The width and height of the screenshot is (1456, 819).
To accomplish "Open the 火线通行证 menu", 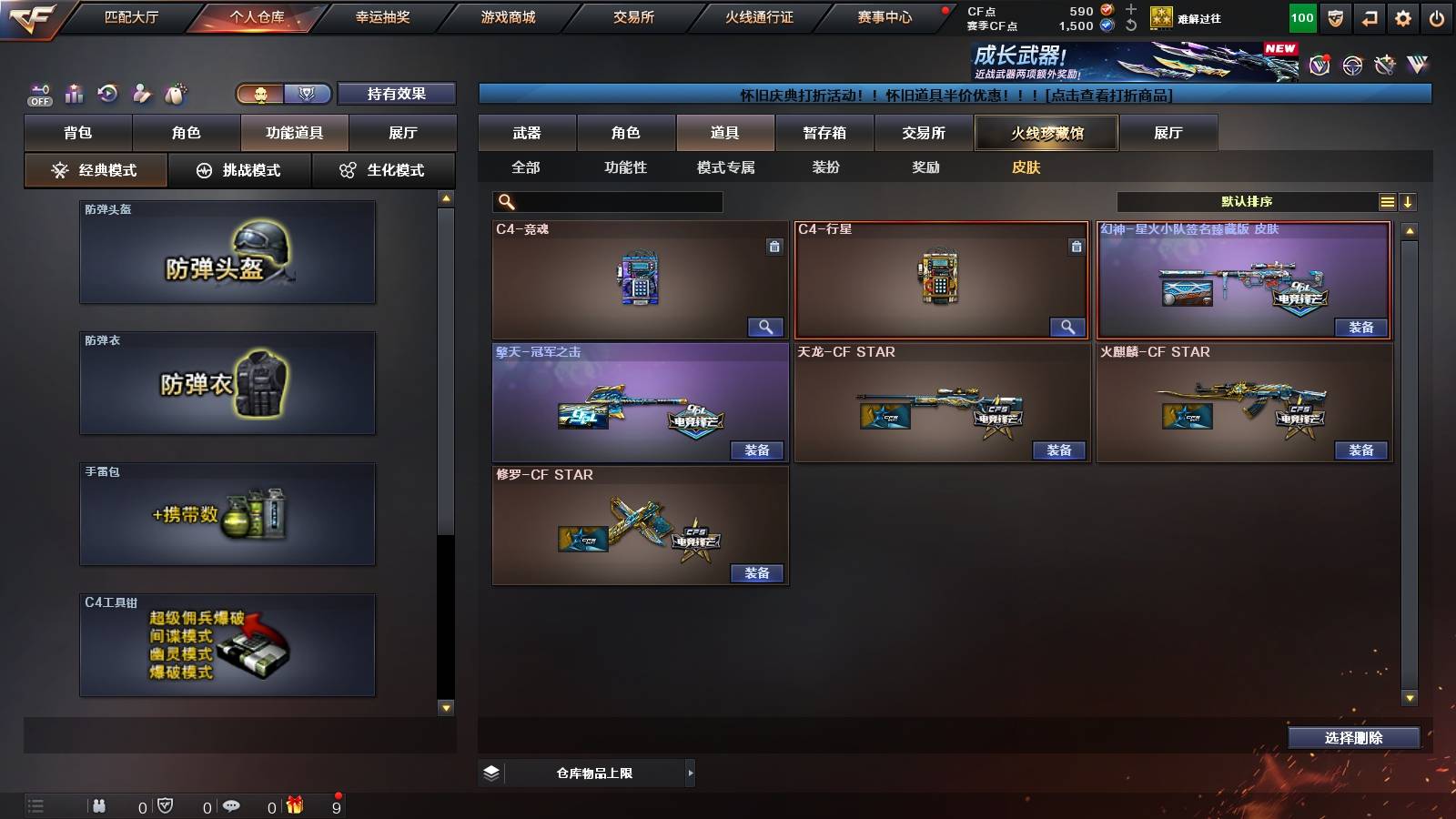I will click(761, 16).
